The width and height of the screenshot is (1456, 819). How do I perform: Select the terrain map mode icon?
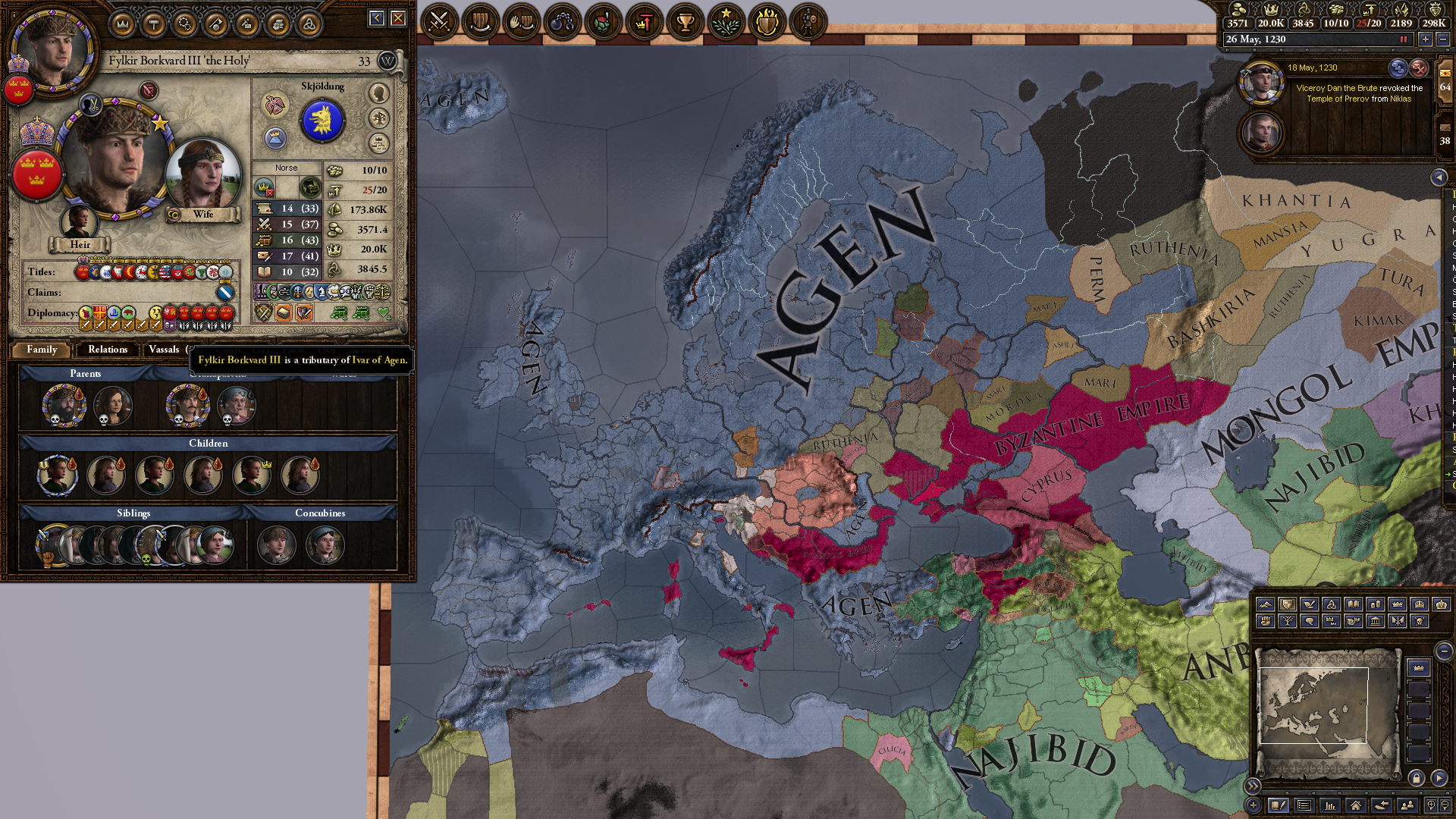pos(1266,604)
